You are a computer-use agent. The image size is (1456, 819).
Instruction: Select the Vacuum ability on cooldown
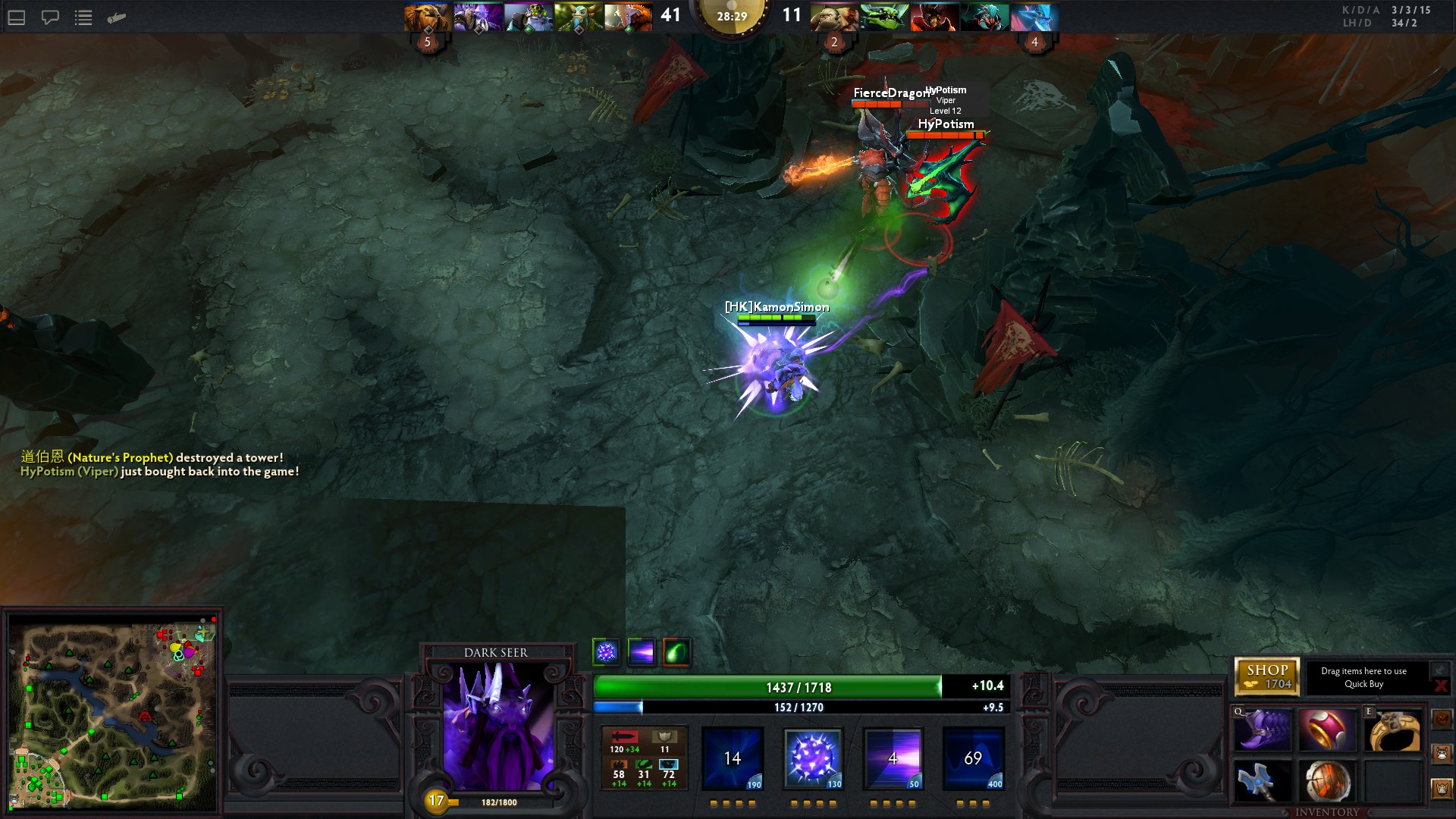pyautogui.click(x=733, y=758)
